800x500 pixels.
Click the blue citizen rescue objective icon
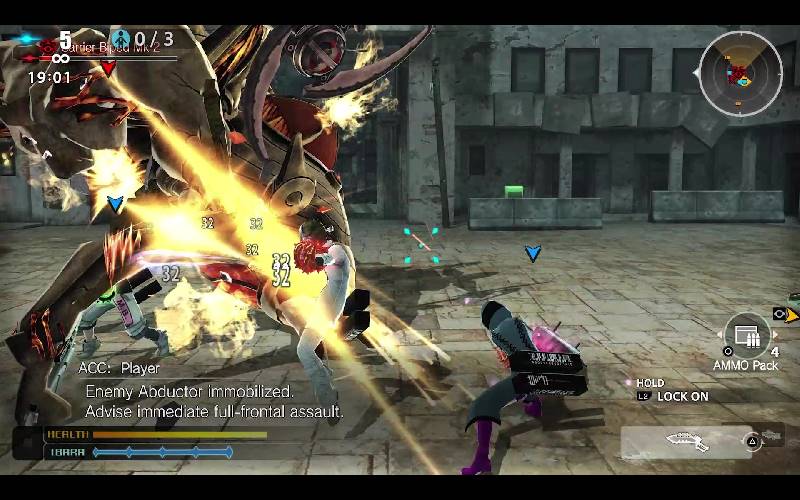[x=121, y=39]
